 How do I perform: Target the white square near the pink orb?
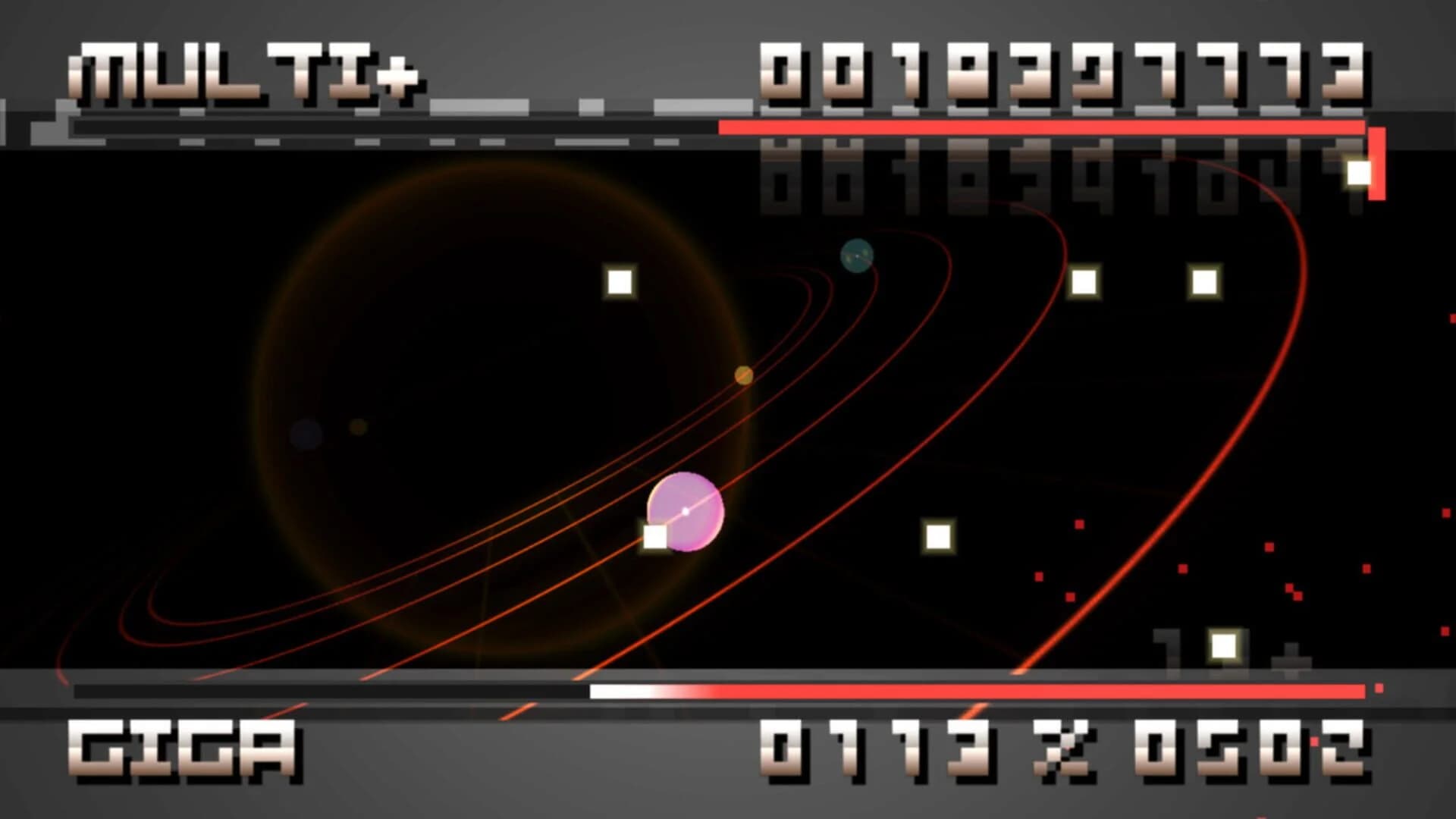pyautogui.click(x=654, y=538)
